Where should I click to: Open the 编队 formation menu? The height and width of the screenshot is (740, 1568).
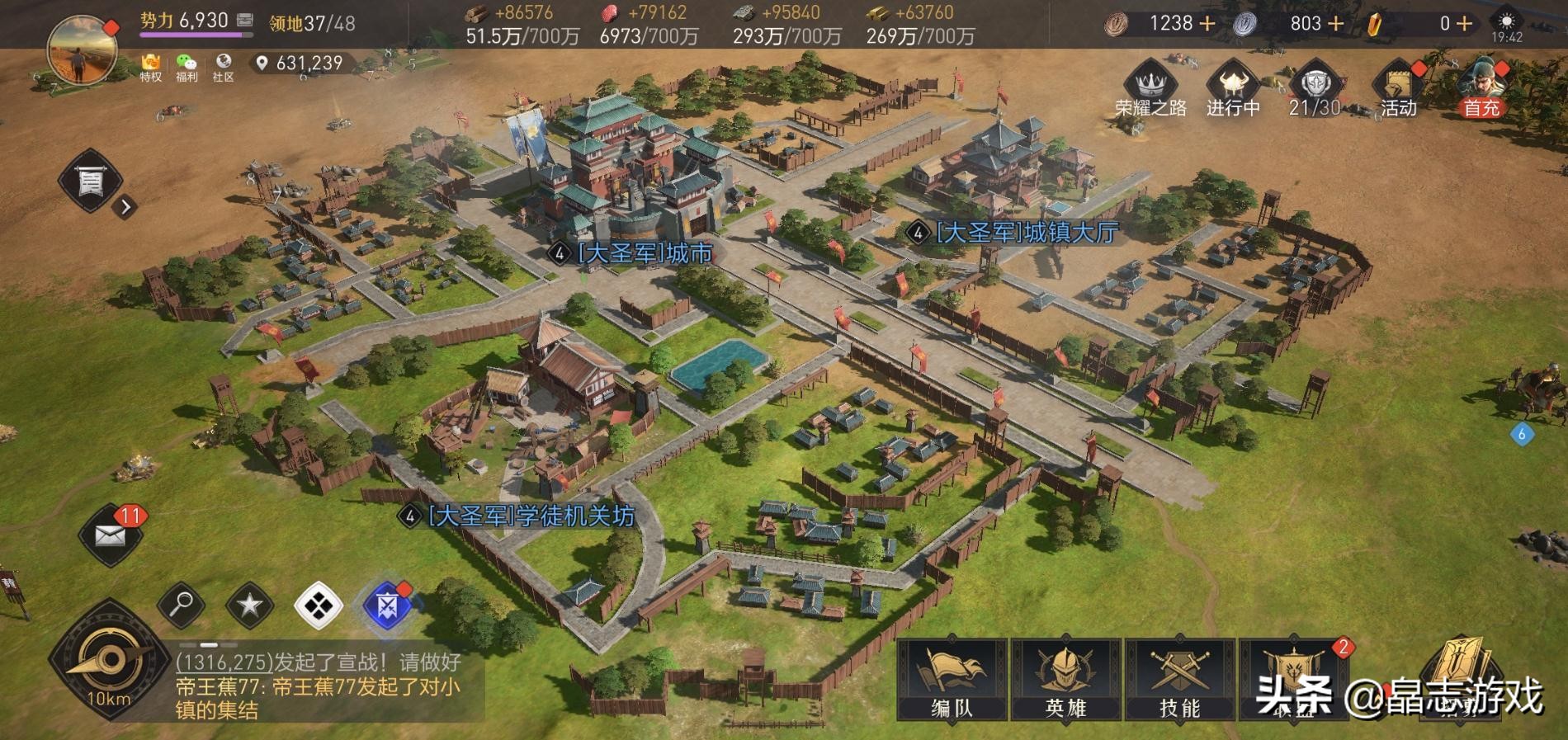click(x=952, y=679)
